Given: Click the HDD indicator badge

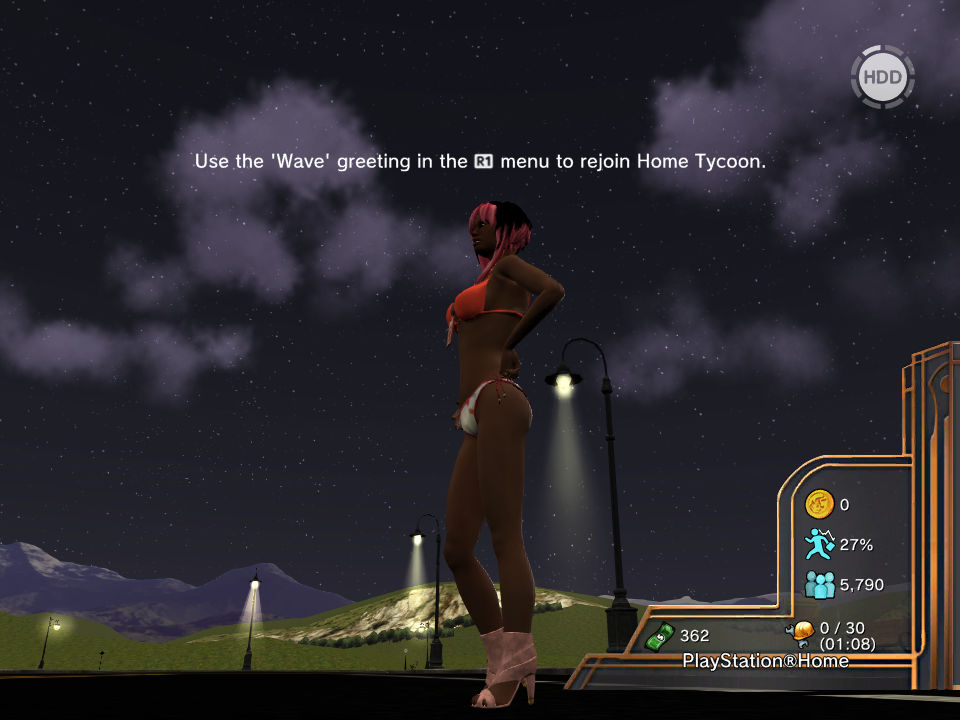Looking at the screenshot, I should point(882,77).
